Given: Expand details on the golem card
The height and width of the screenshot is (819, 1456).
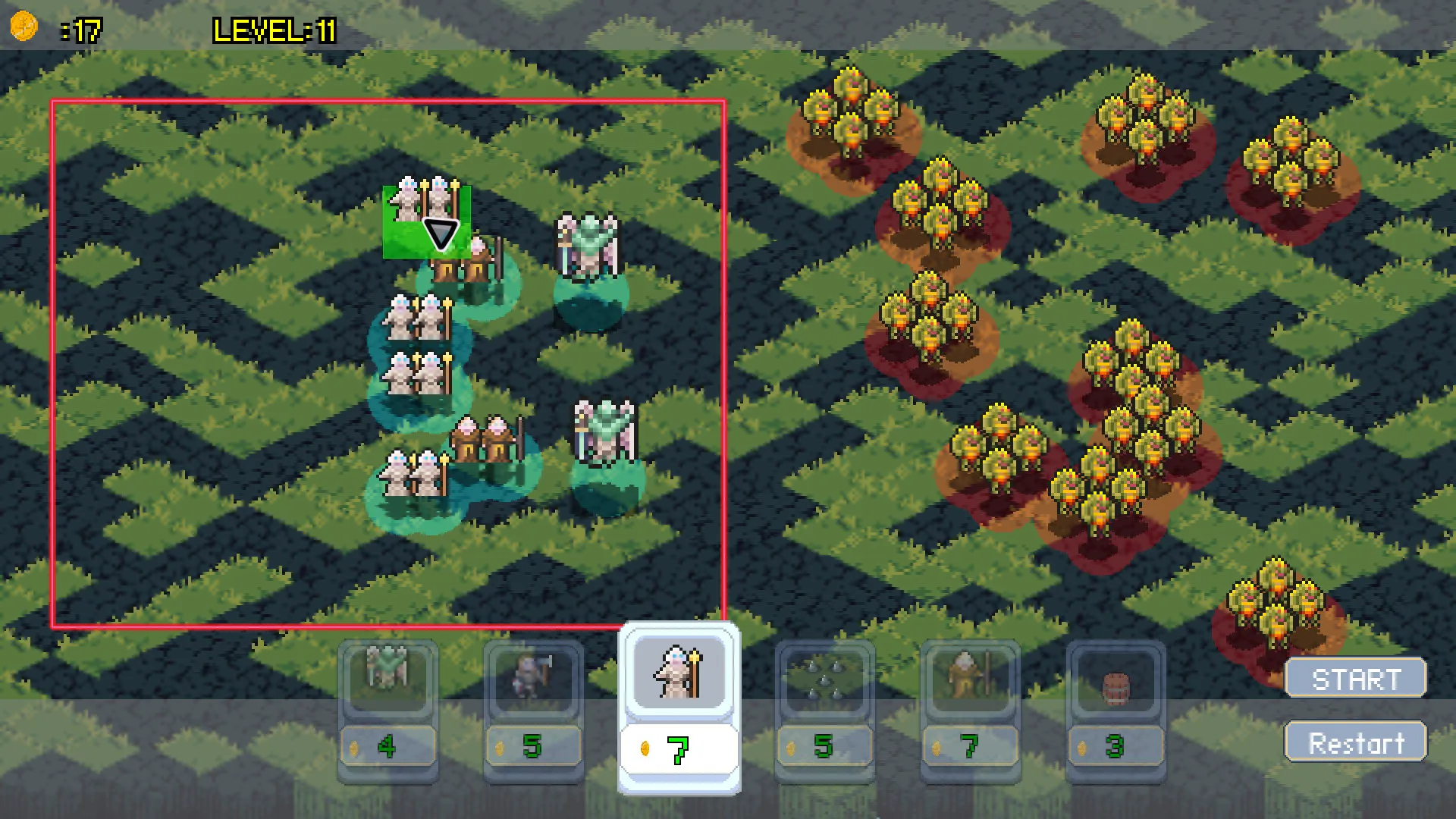Looking at the screenshot, I should (388, 681).
